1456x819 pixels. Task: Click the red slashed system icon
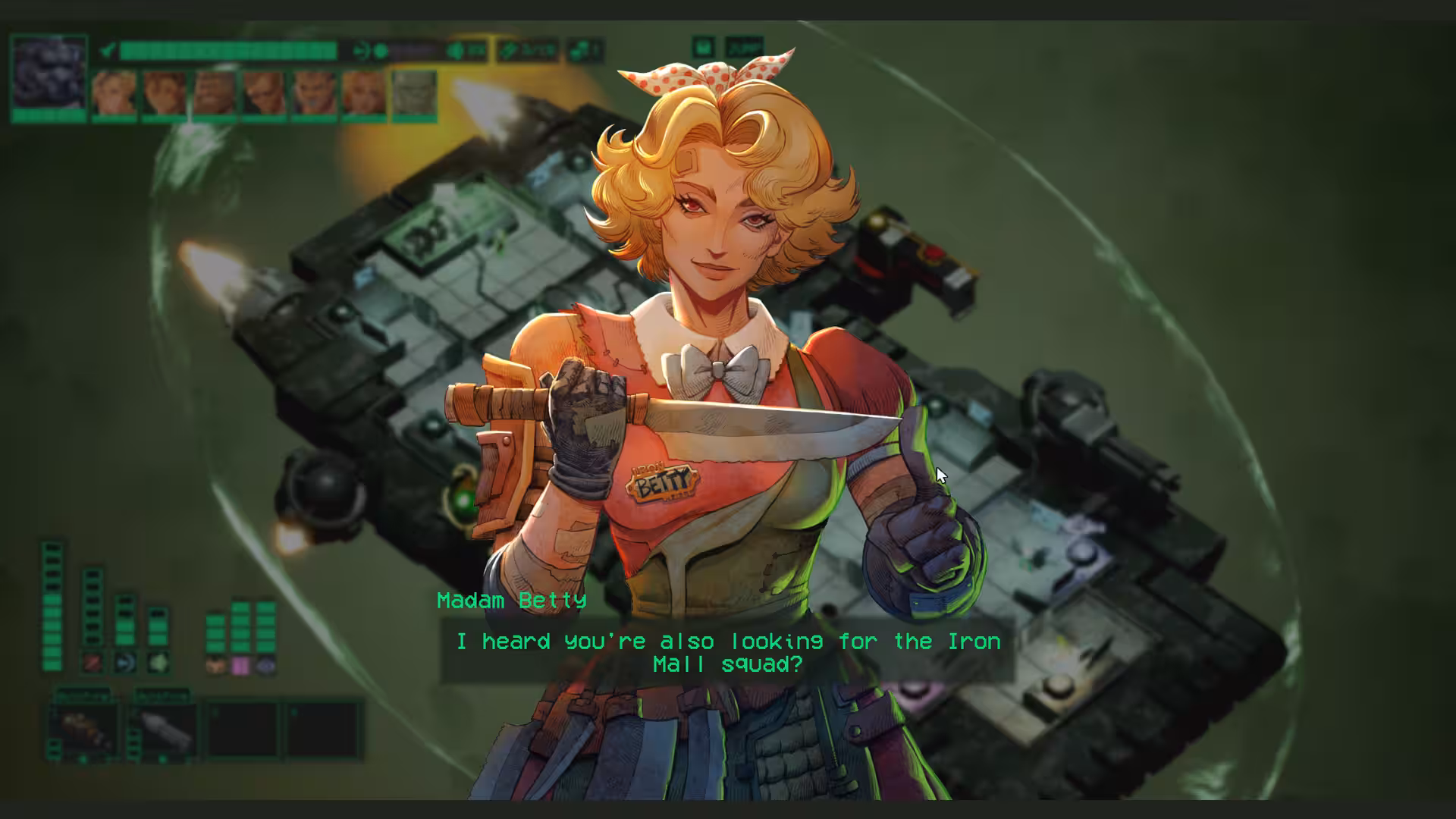93,662
